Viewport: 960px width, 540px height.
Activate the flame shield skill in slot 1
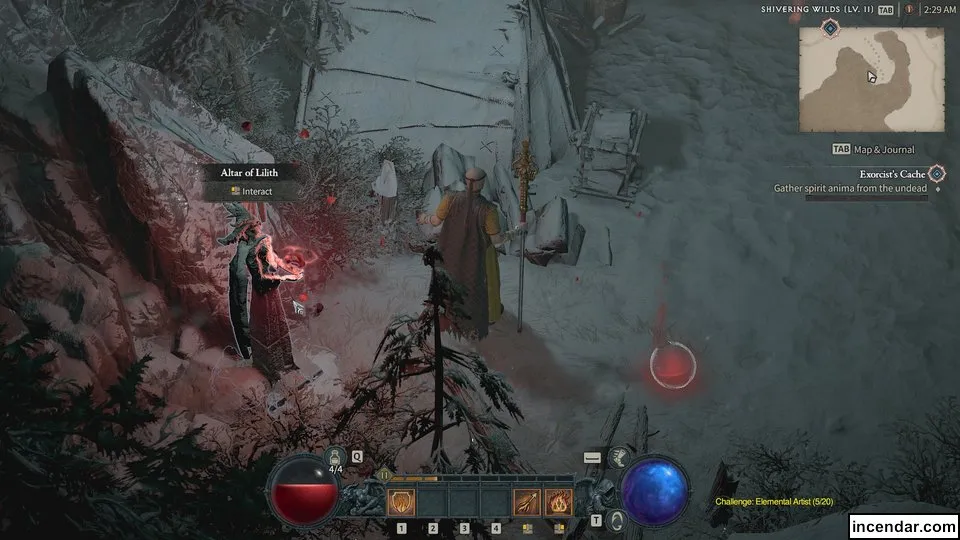(x=401, y=501)
